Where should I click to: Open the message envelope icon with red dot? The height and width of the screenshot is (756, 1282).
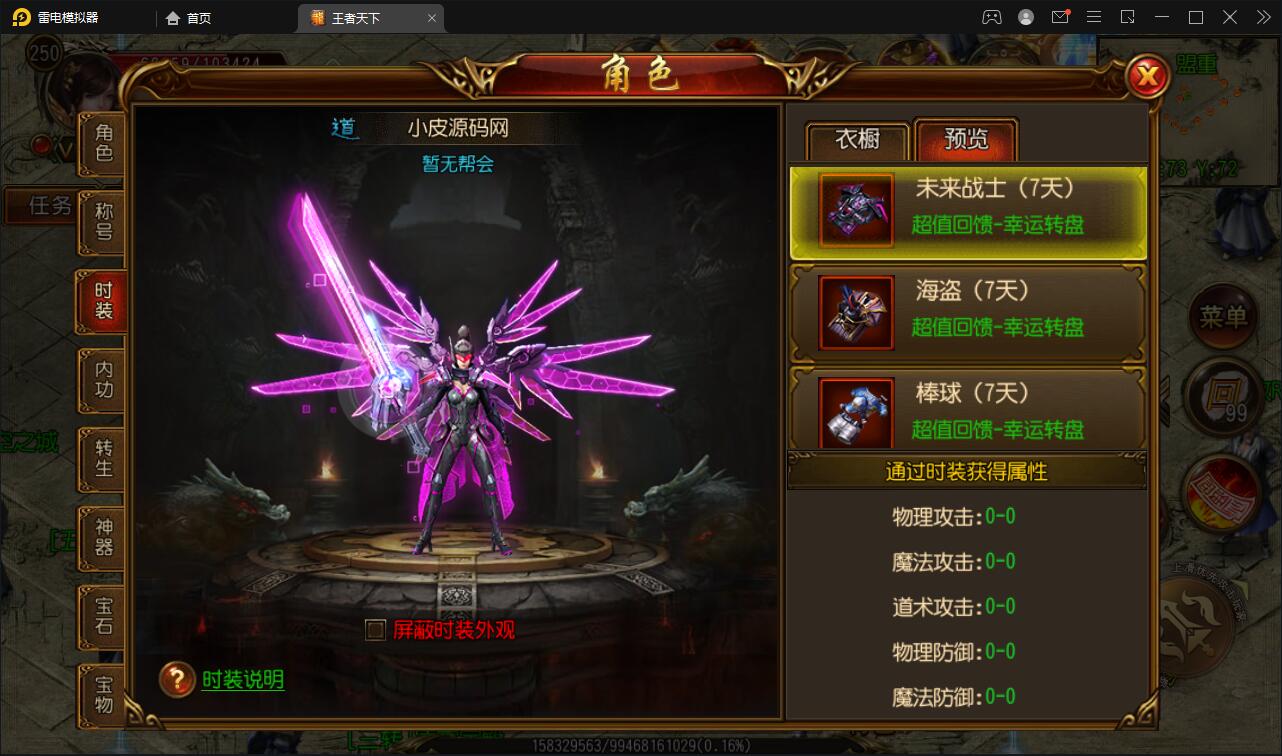(x=1061, y=17)
